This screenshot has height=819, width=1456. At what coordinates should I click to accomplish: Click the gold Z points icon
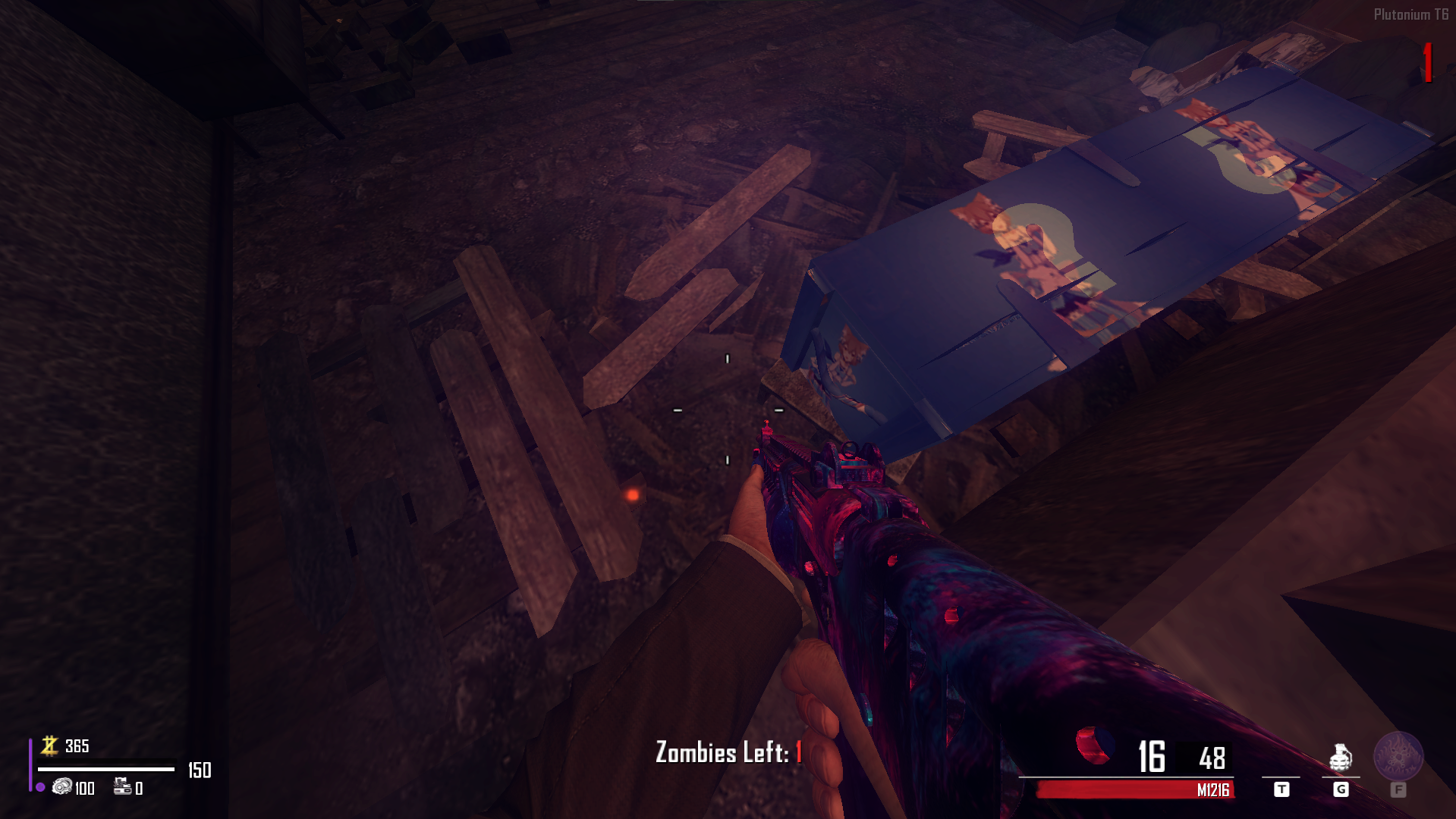pyautogui.click(x=50, y=745)
